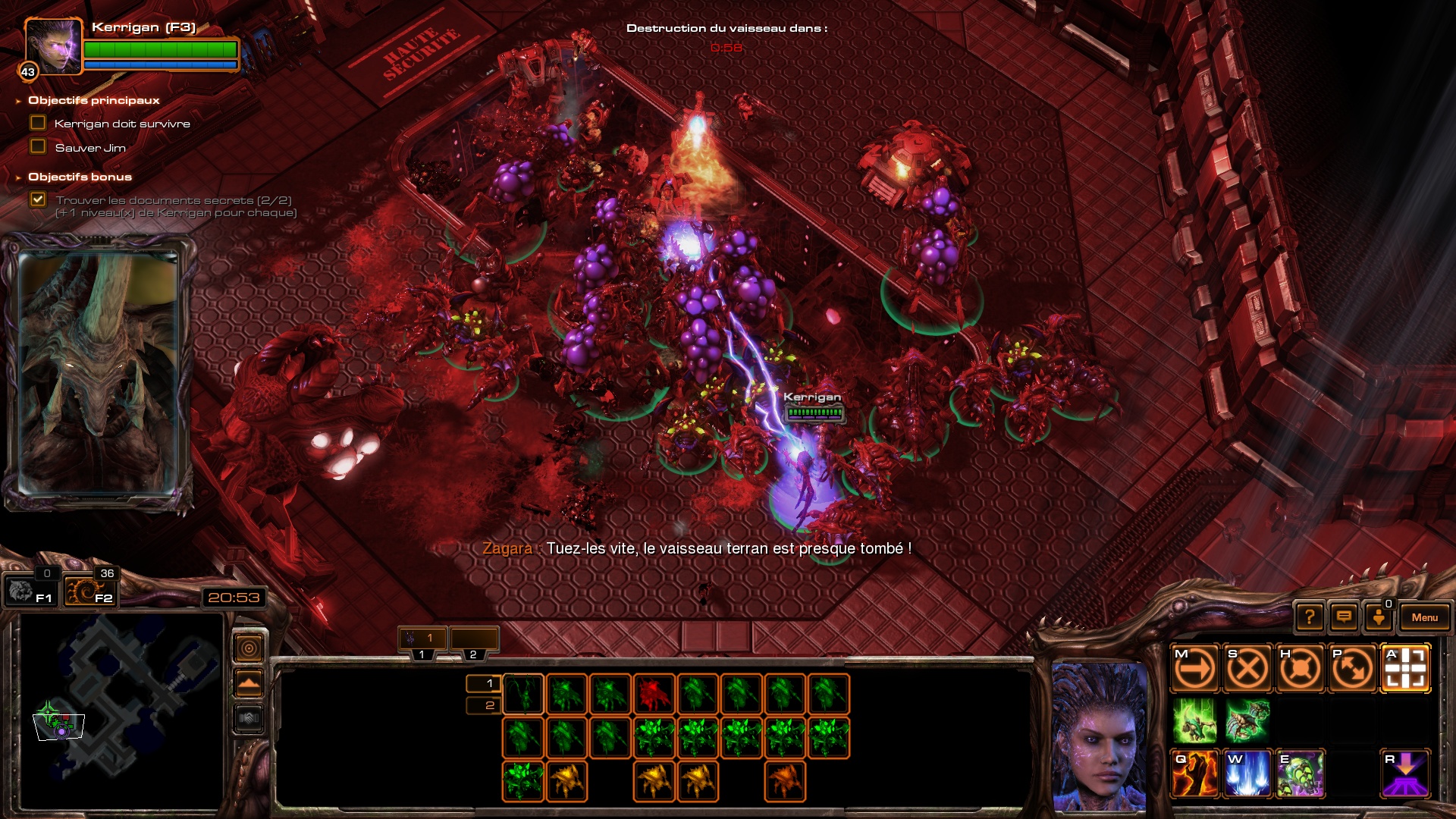Select the Move command

(1194, 669)
